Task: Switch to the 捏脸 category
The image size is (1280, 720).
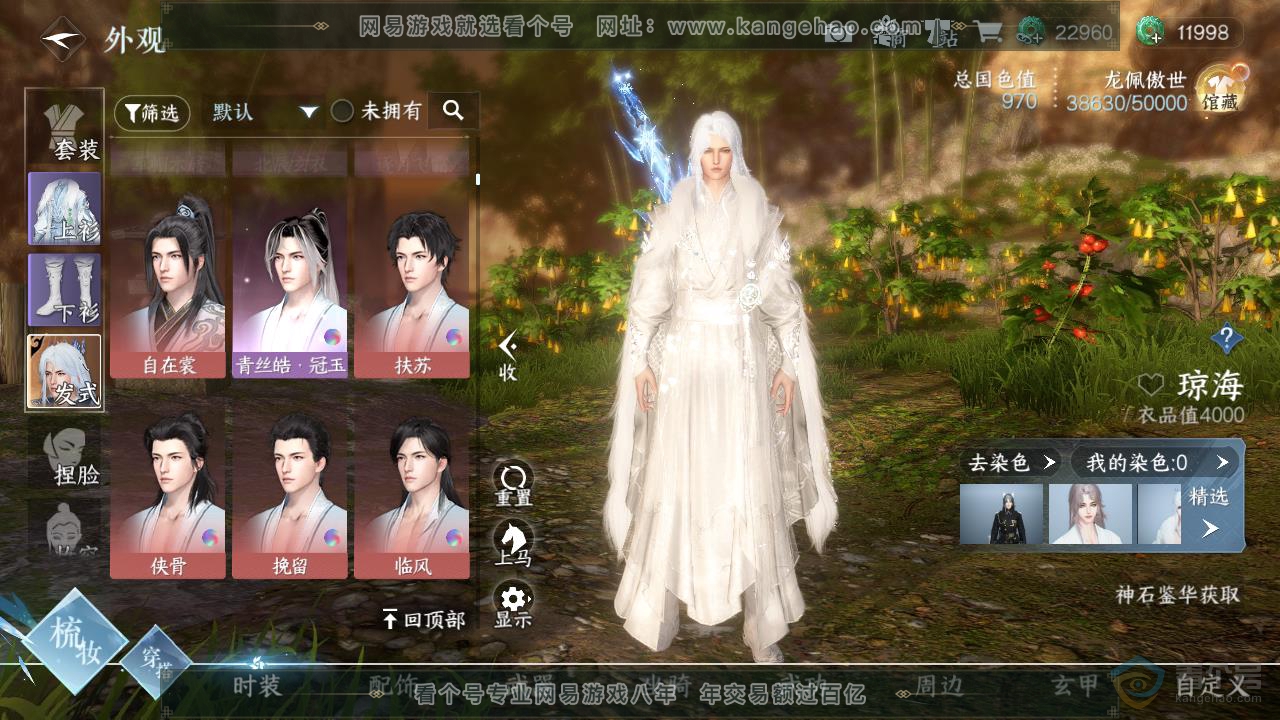Action: tap(66, 456)
